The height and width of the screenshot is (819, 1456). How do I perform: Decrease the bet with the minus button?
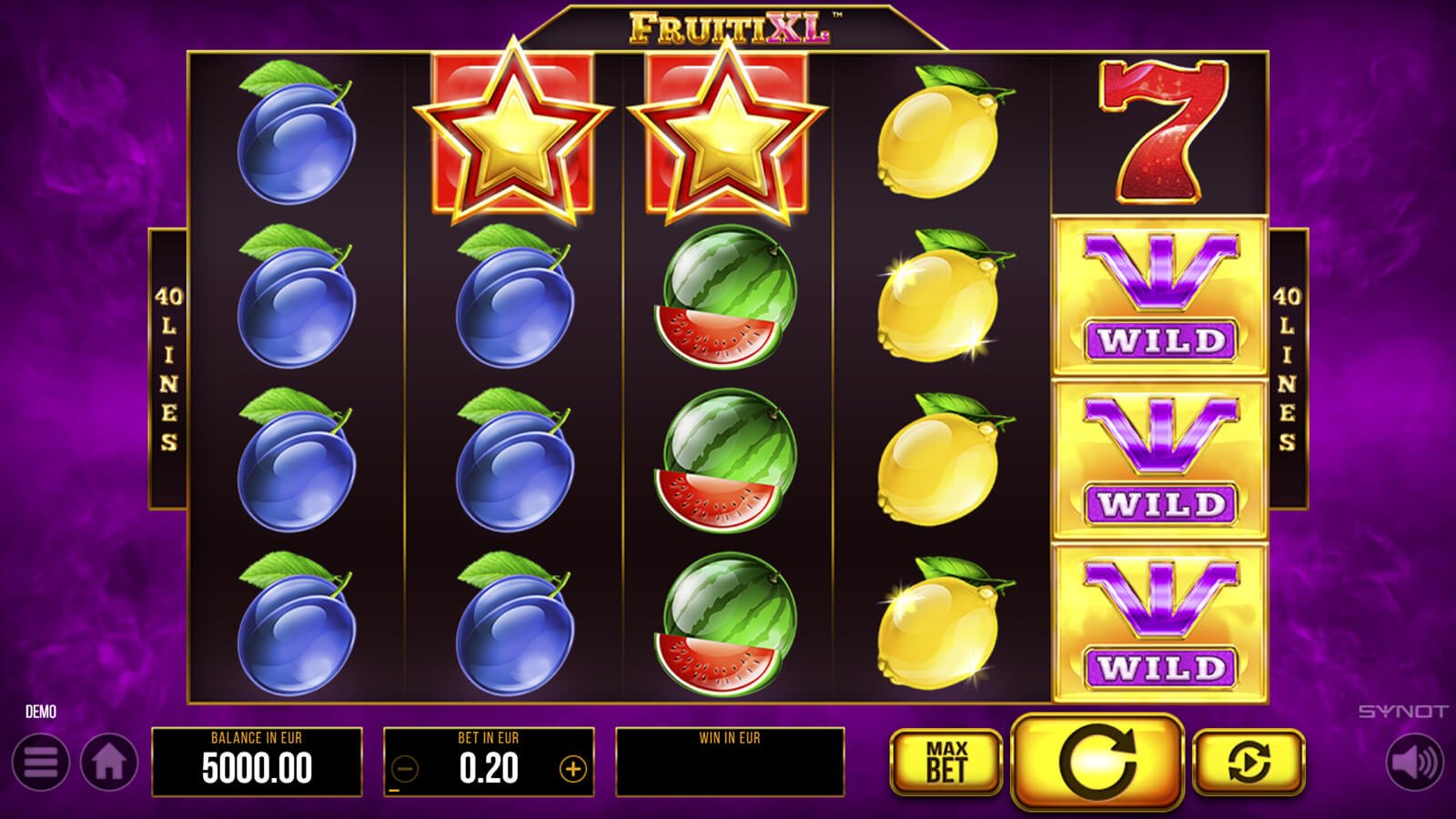(405, 770)
